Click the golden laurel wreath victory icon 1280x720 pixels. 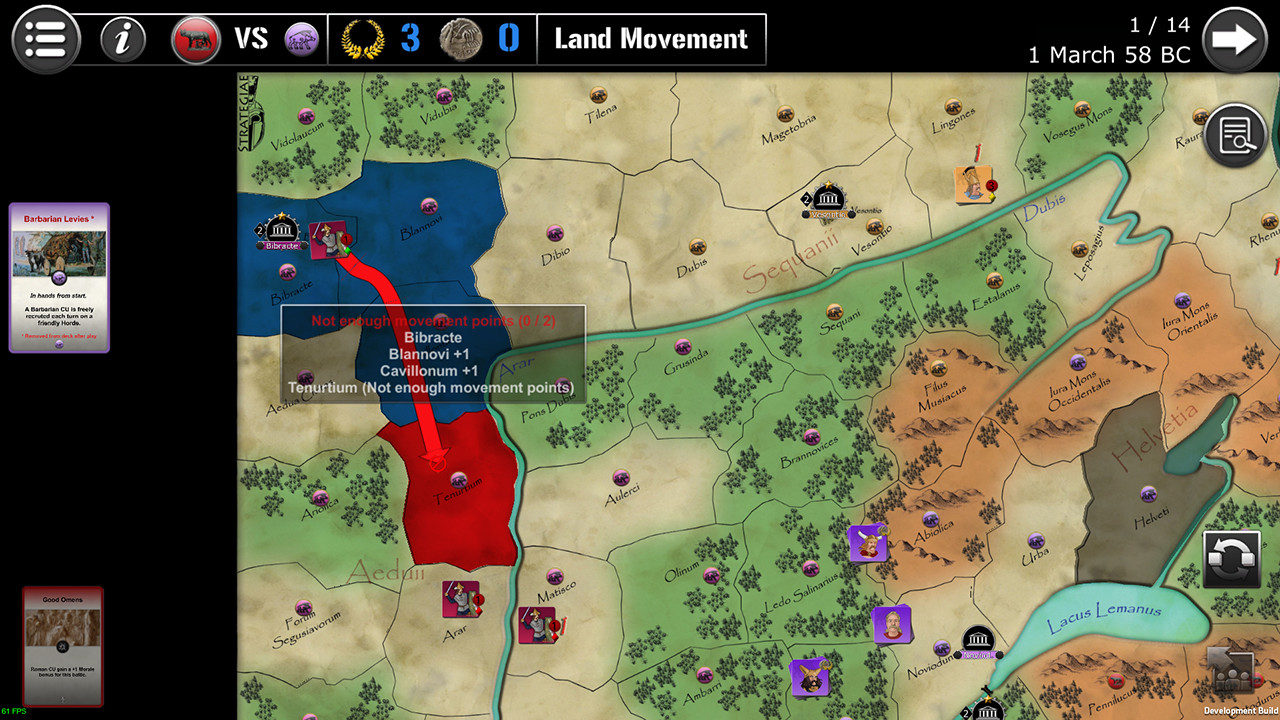point(370,39)
